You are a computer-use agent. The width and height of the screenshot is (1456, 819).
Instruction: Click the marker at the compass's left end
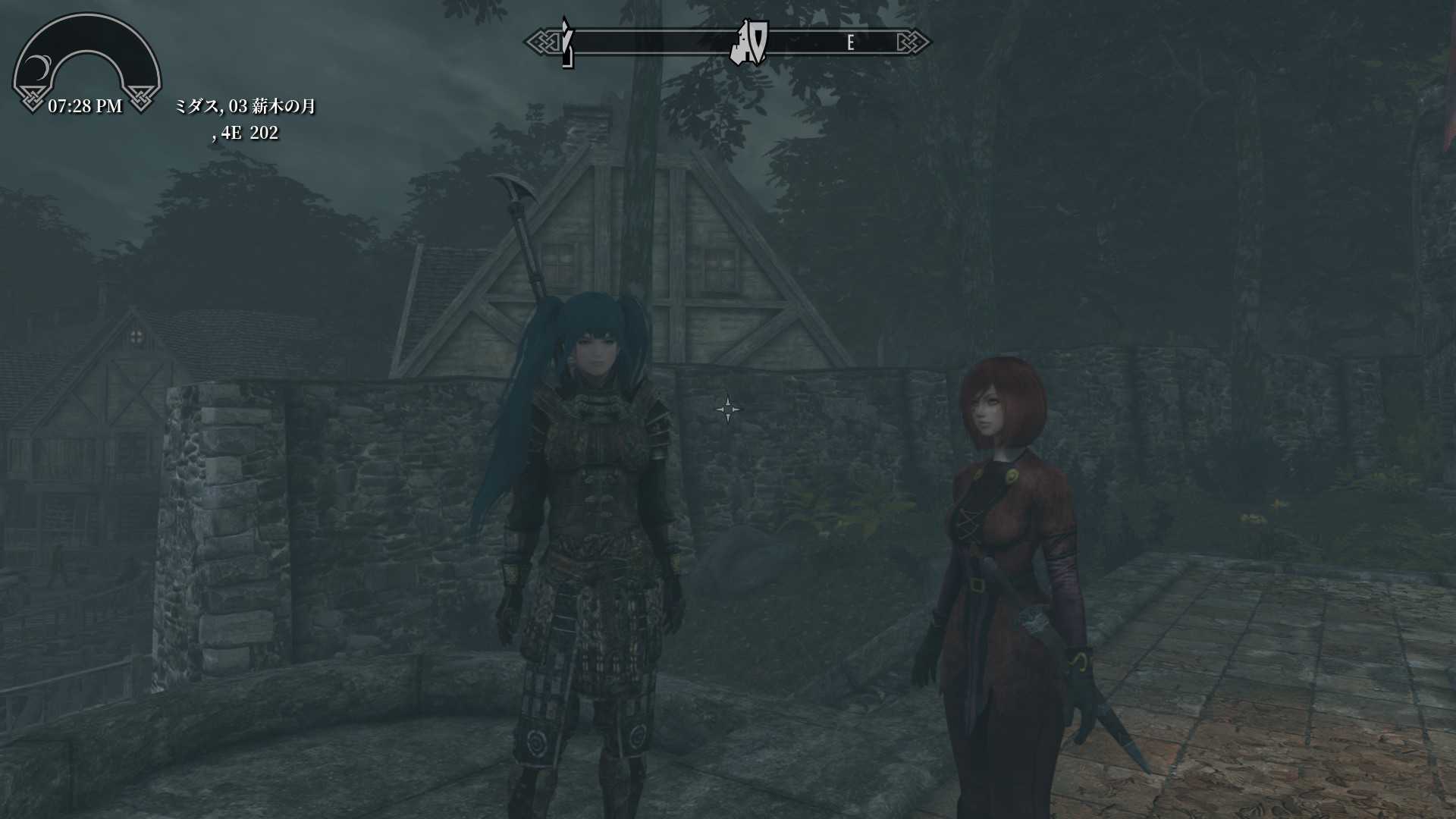point(566,44)
